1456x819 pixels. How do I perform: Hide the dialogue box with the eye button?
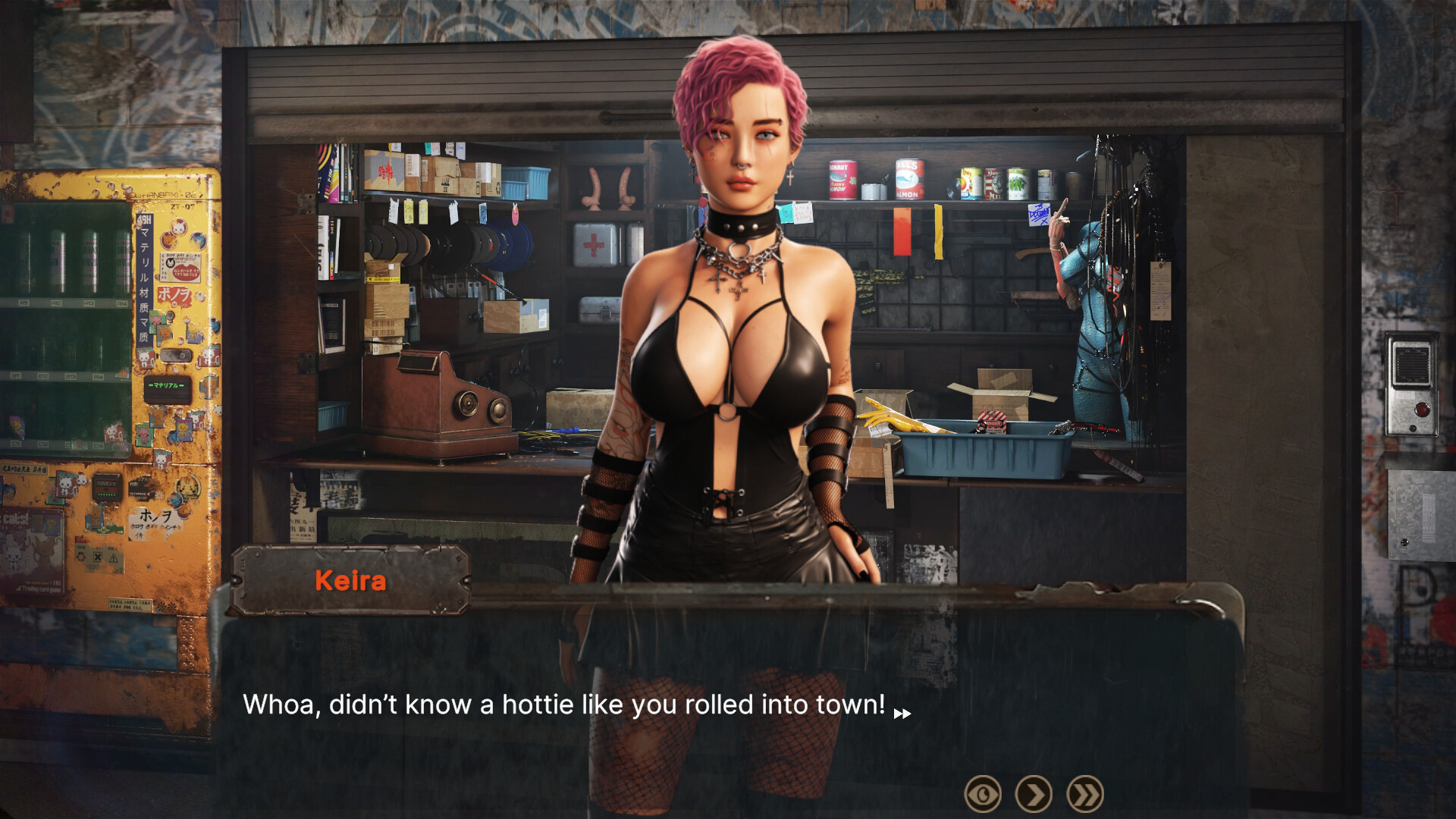pyautogui.click(x=983, y=794)
